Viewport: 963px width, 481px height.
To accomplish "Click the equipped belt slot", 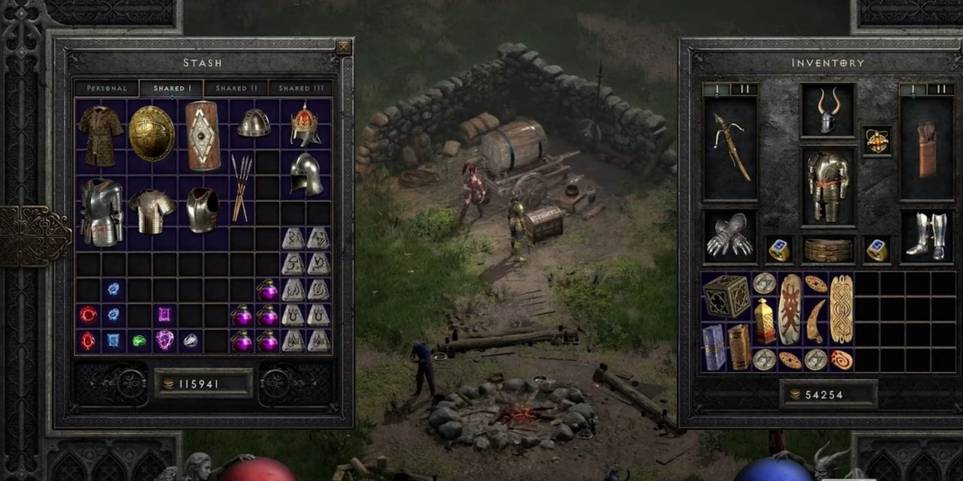I will coord(828,249).
